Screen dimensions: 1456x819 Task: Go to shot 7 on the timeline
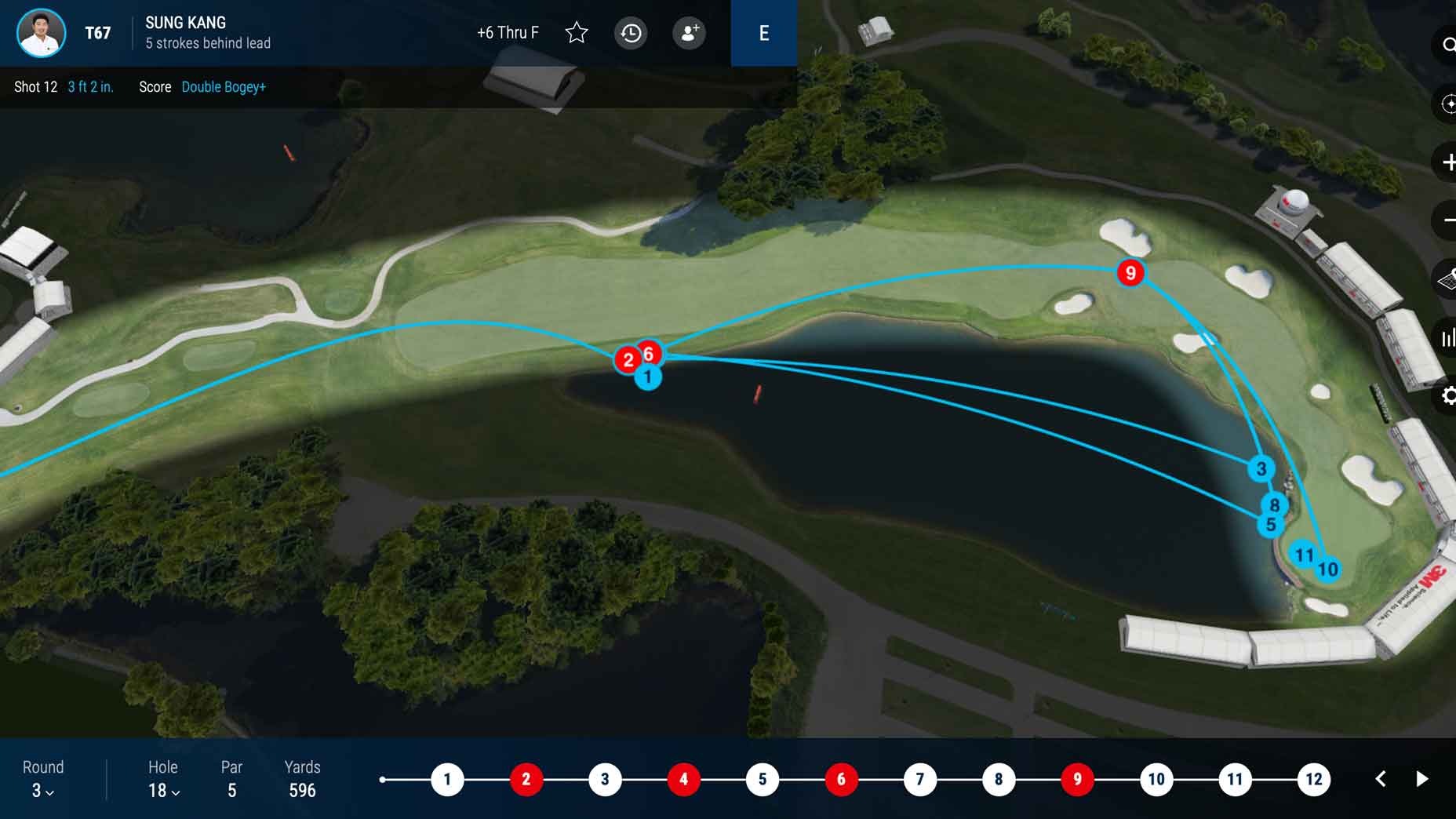919,779
